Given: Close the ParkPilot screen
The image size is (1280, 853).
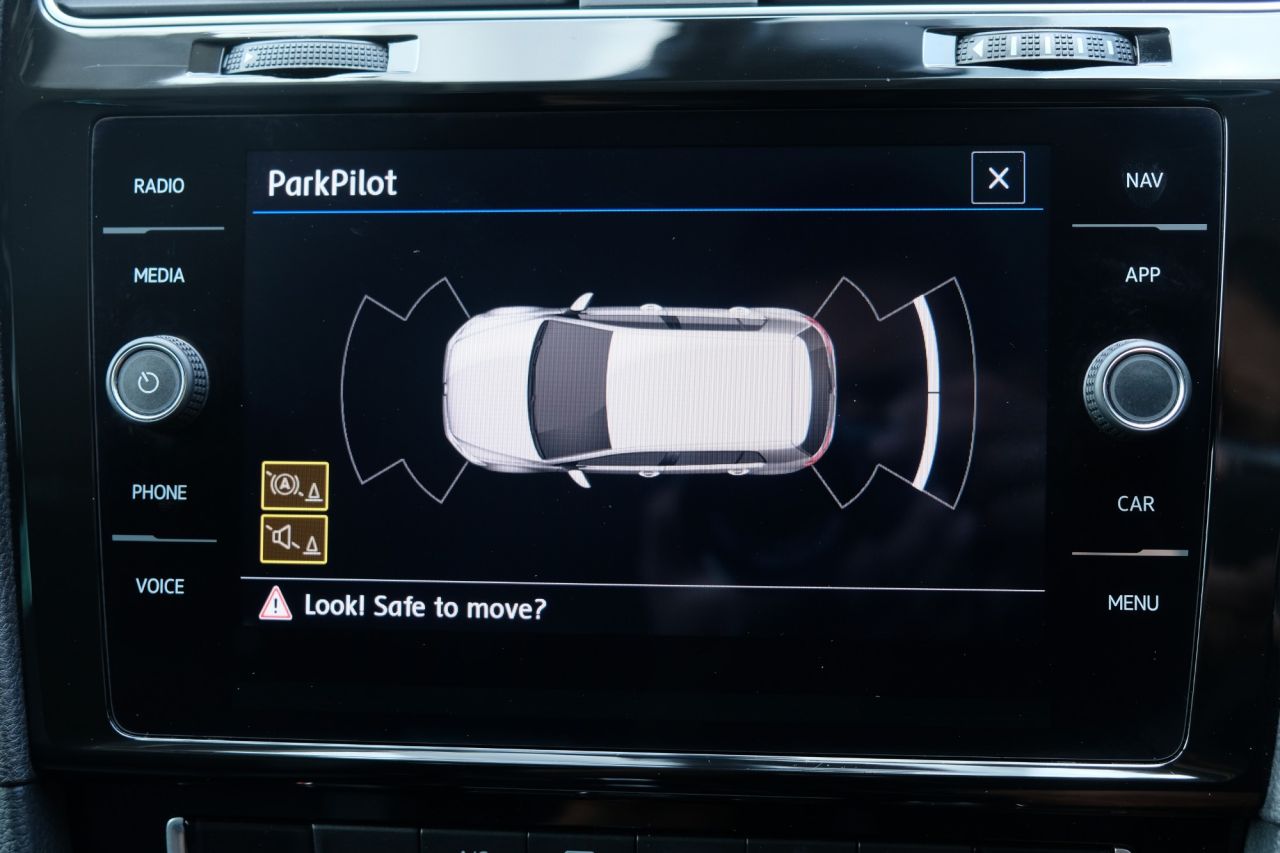Looking at the screenshot, I should (998, 178).
